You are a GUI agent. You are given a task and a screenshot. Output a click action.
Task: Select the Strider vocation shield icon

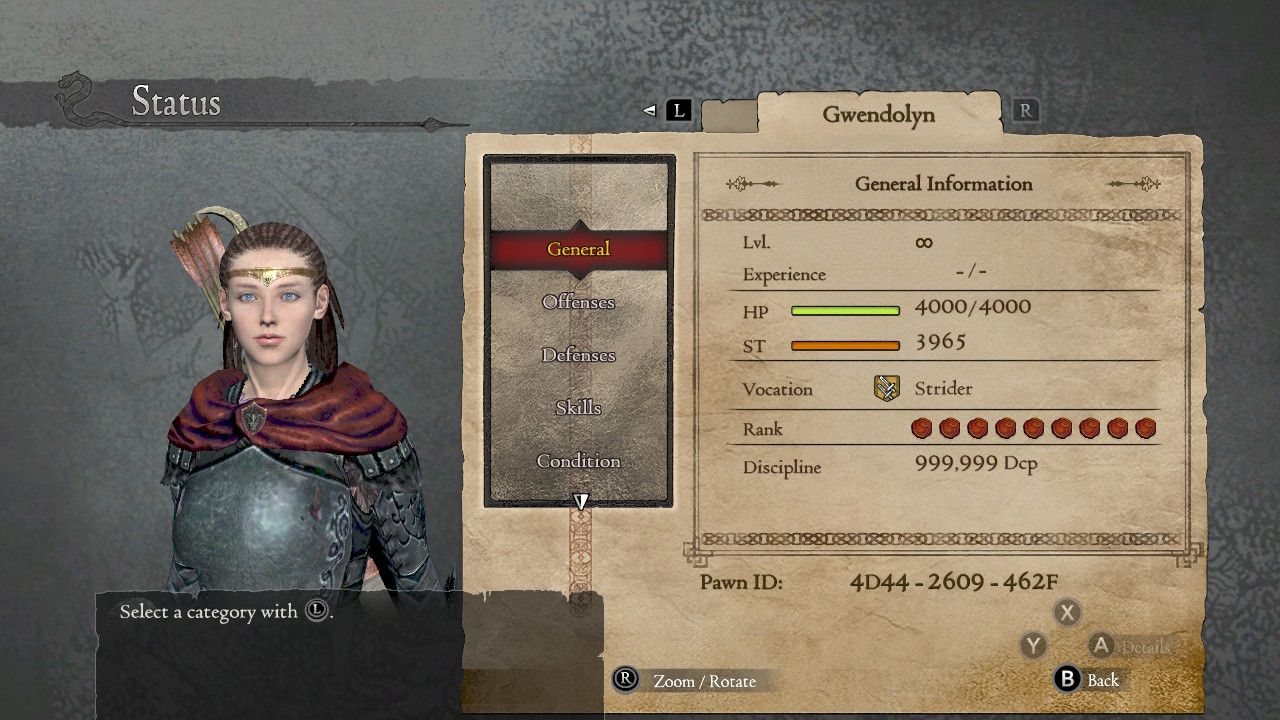(889, 388)
